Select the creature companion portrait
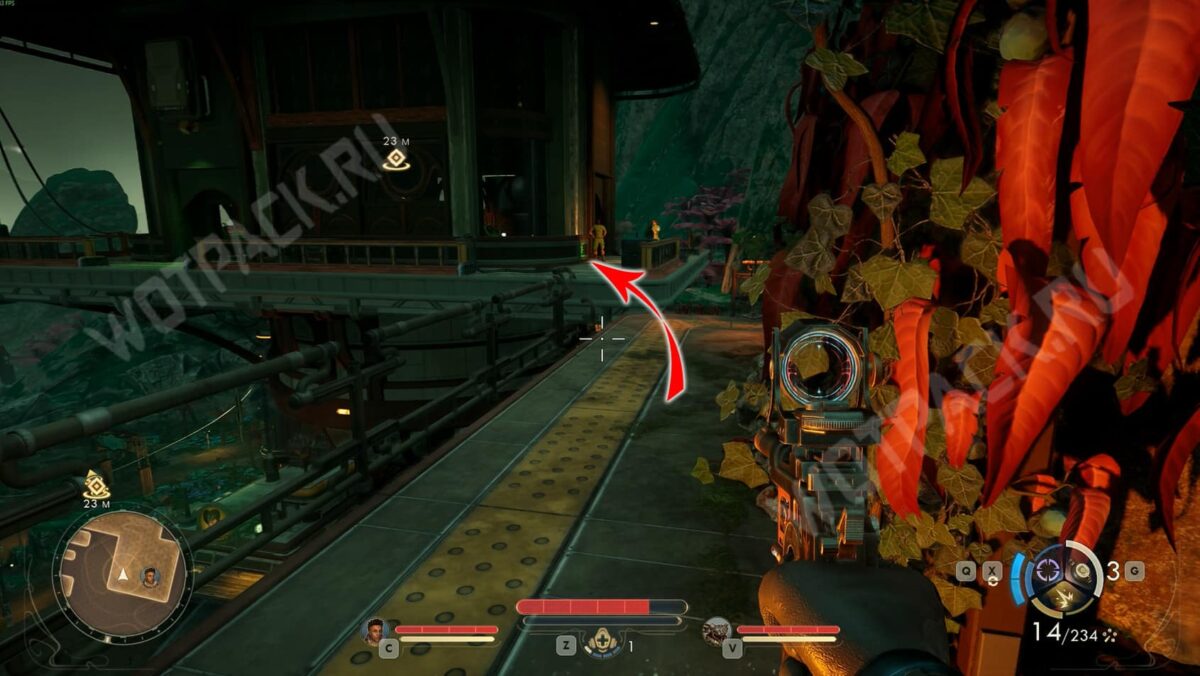Screen dimensions: 1200x676 tap(716, 631)
